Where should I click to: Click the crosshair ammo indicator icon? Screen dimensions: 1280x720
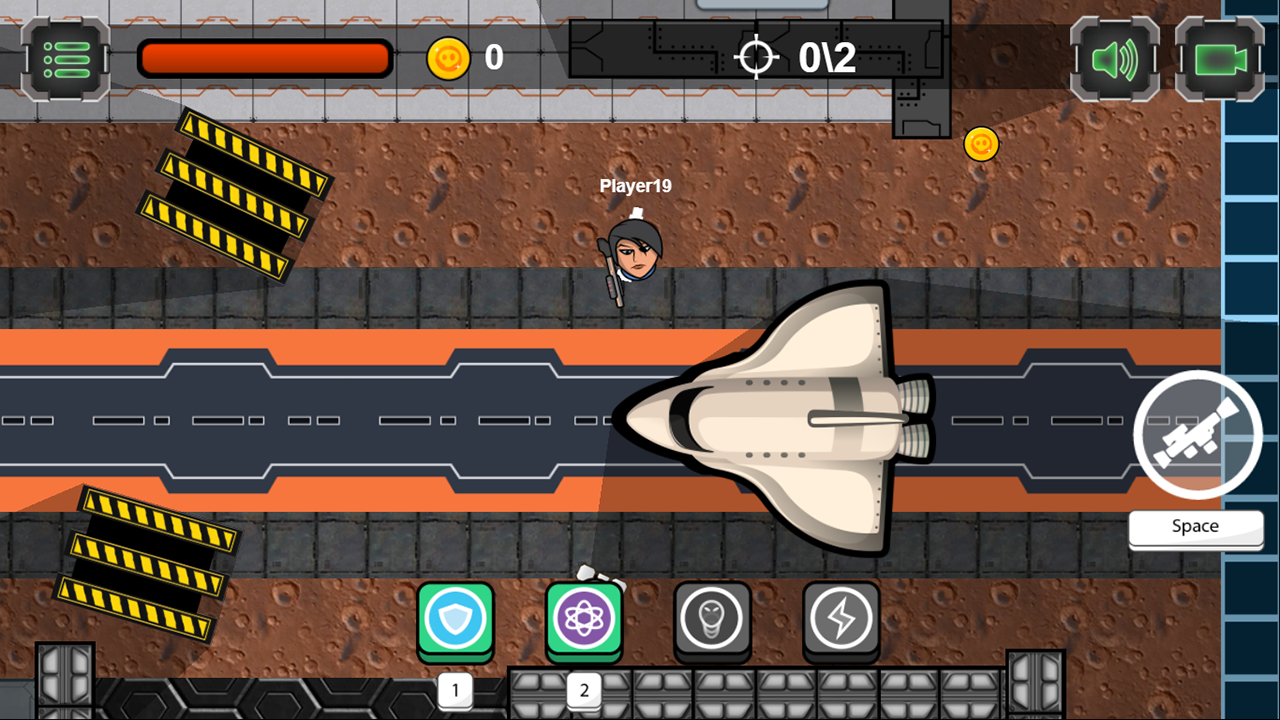(x=757, y=57)
